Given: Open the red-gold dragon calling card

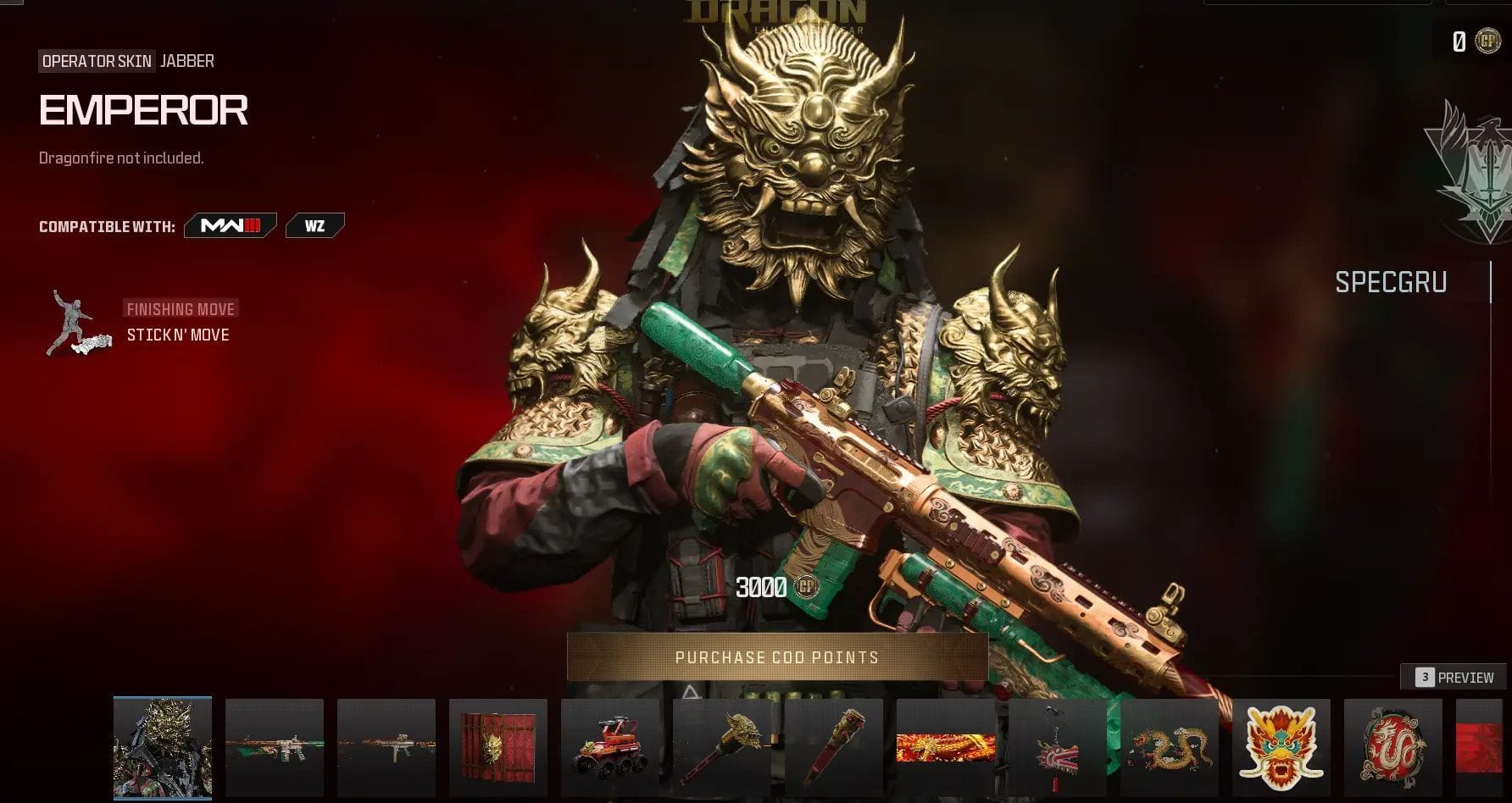Looking at the screenshot, I should tap(946, 748).
